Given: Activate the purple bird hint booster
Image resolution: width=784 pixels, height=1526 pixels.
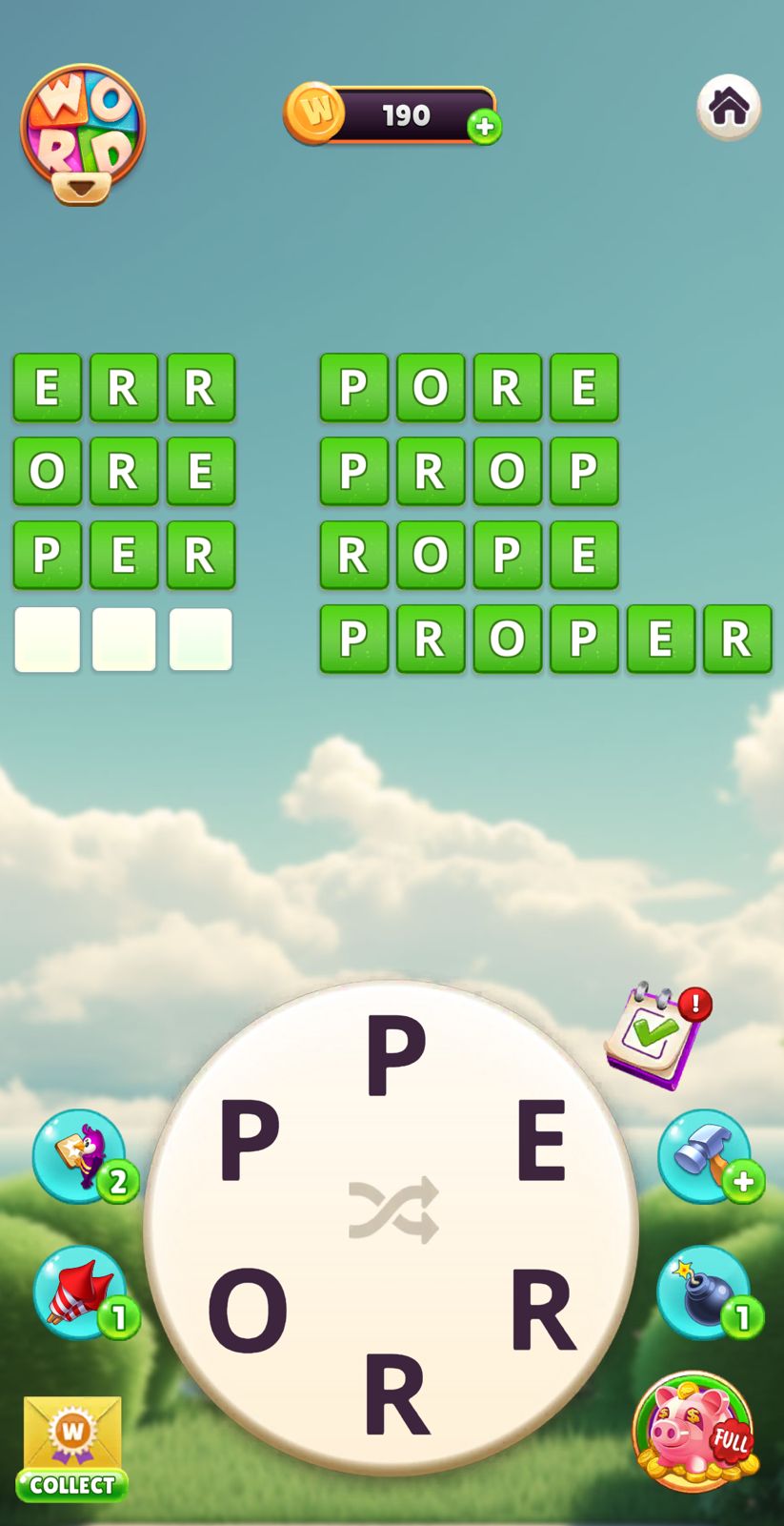Looking at the screenshot, I should 80,1155.
